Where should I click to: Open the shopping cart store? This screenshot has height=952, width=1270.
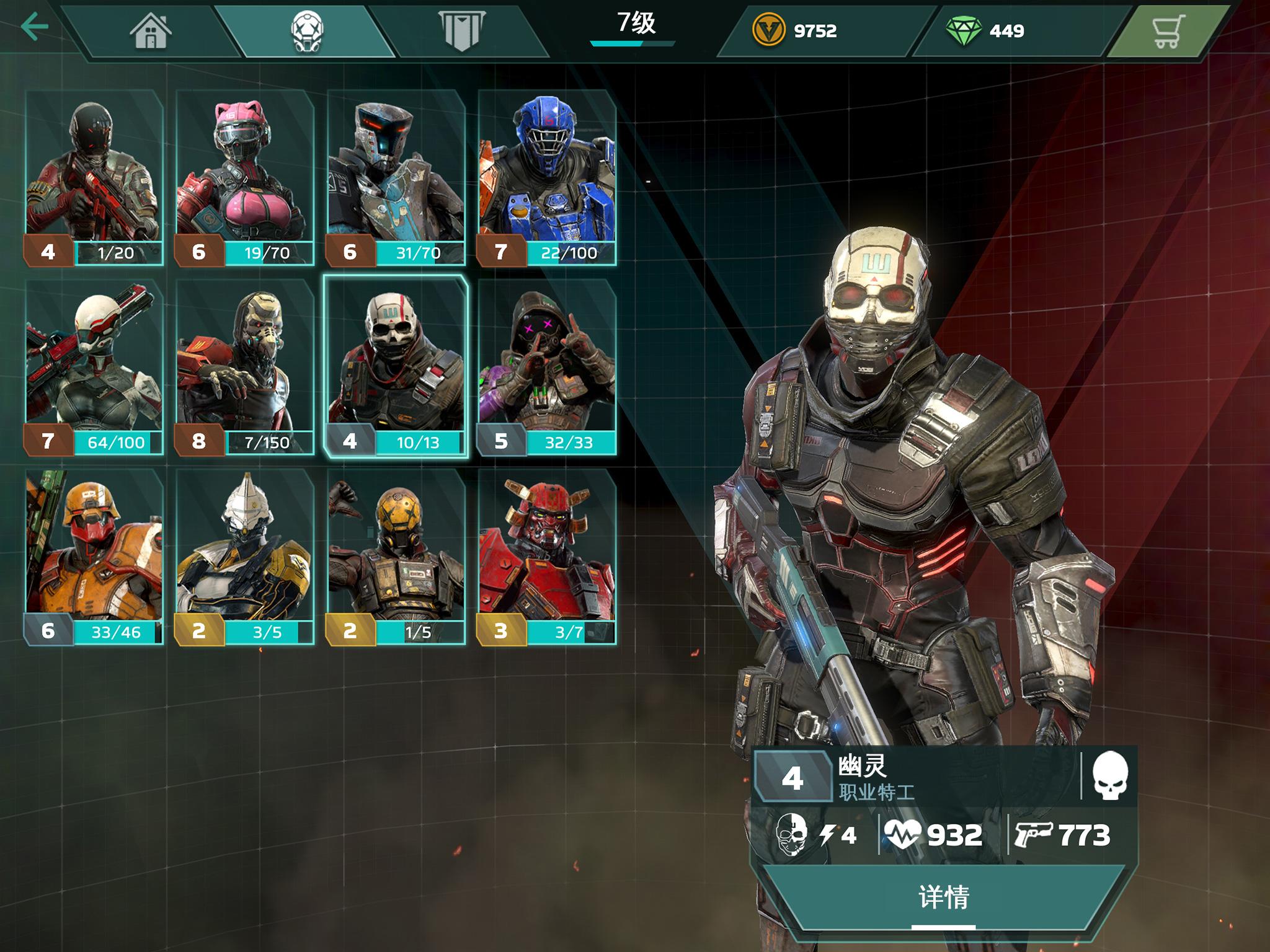pyautogui.click(x=1168, y=30)
